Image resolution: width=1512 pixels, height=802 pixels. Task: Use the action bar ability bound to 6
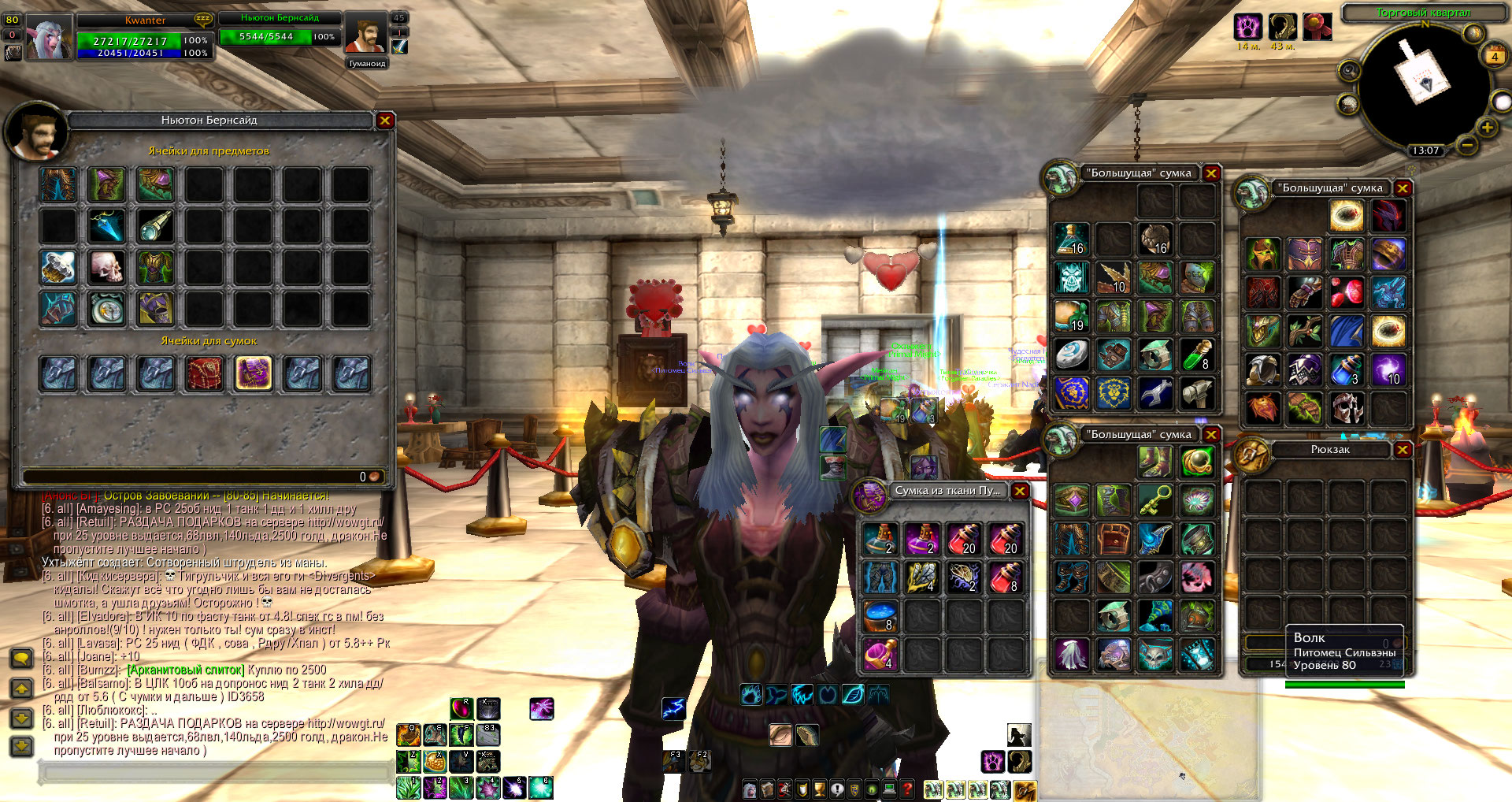click(x=541, y=787)
